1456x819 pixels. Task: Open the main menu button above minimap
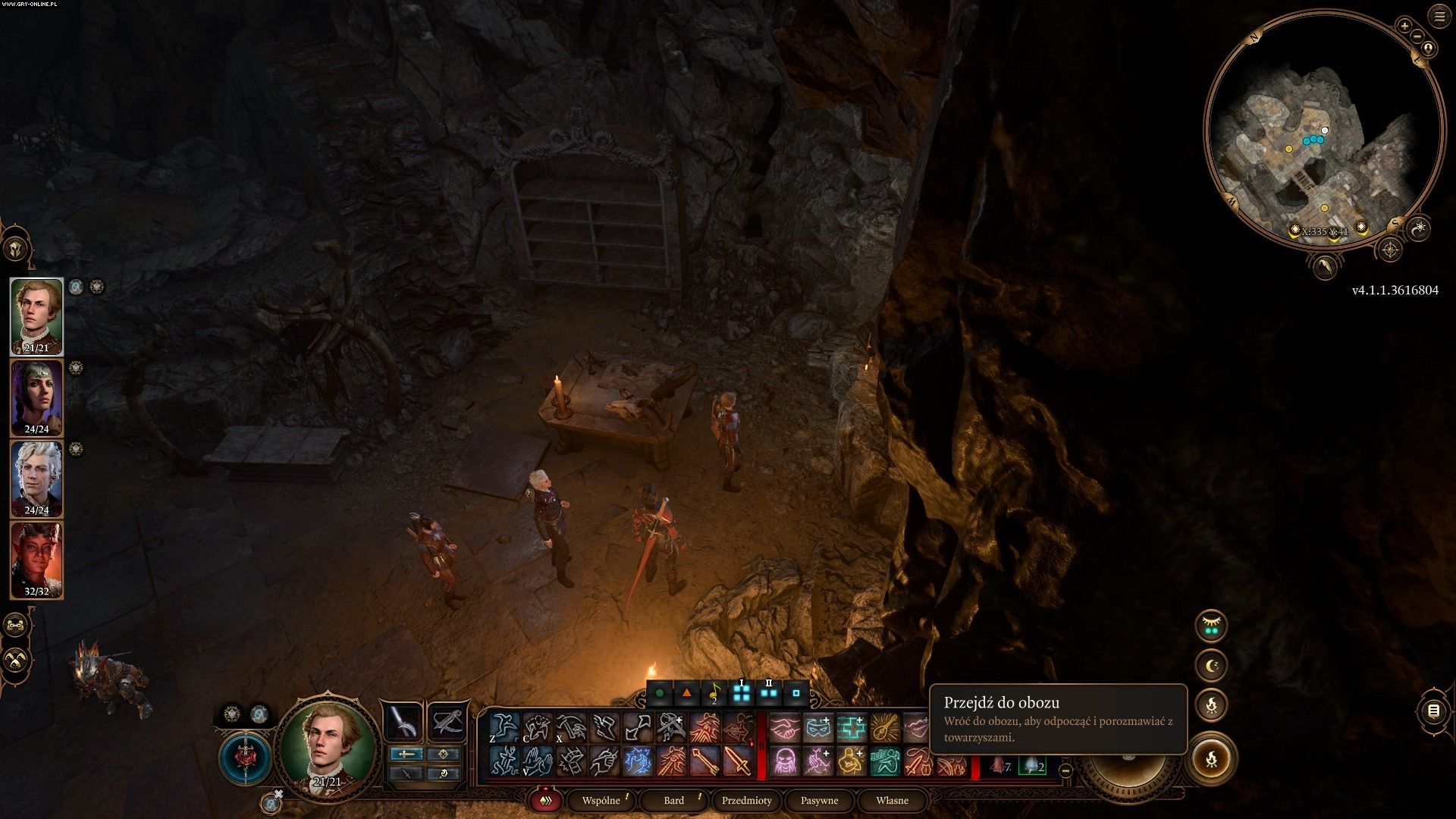(x=1439, y=17)
